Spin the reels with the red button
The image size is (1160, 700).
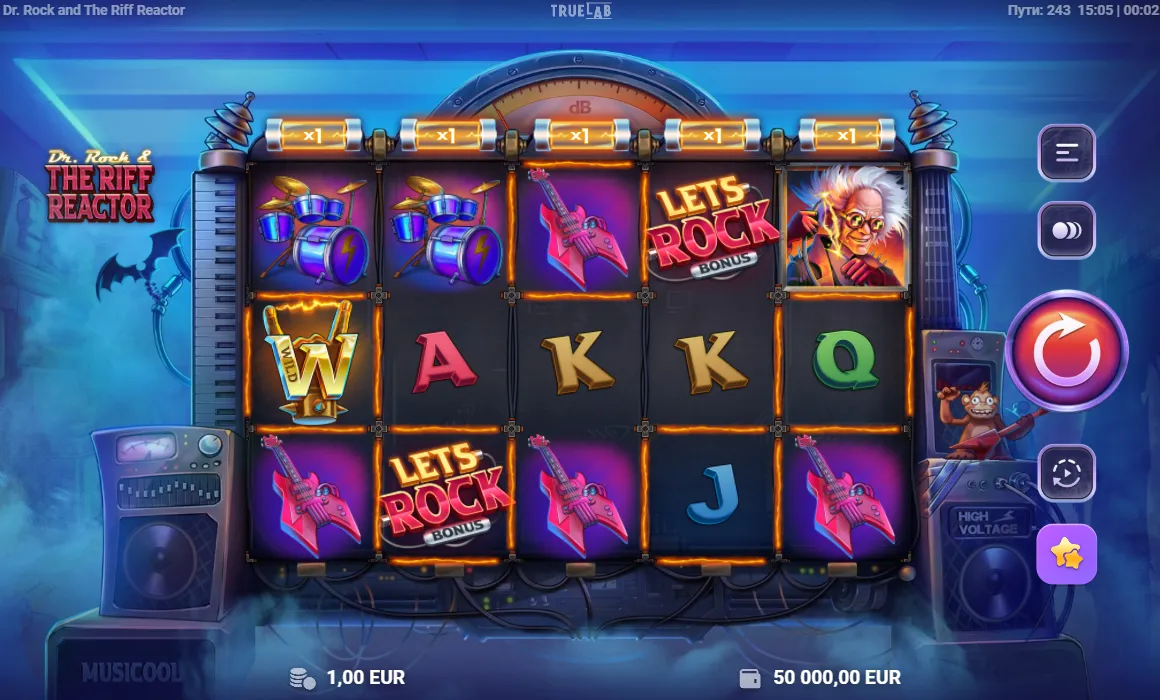pos(1066,351)
